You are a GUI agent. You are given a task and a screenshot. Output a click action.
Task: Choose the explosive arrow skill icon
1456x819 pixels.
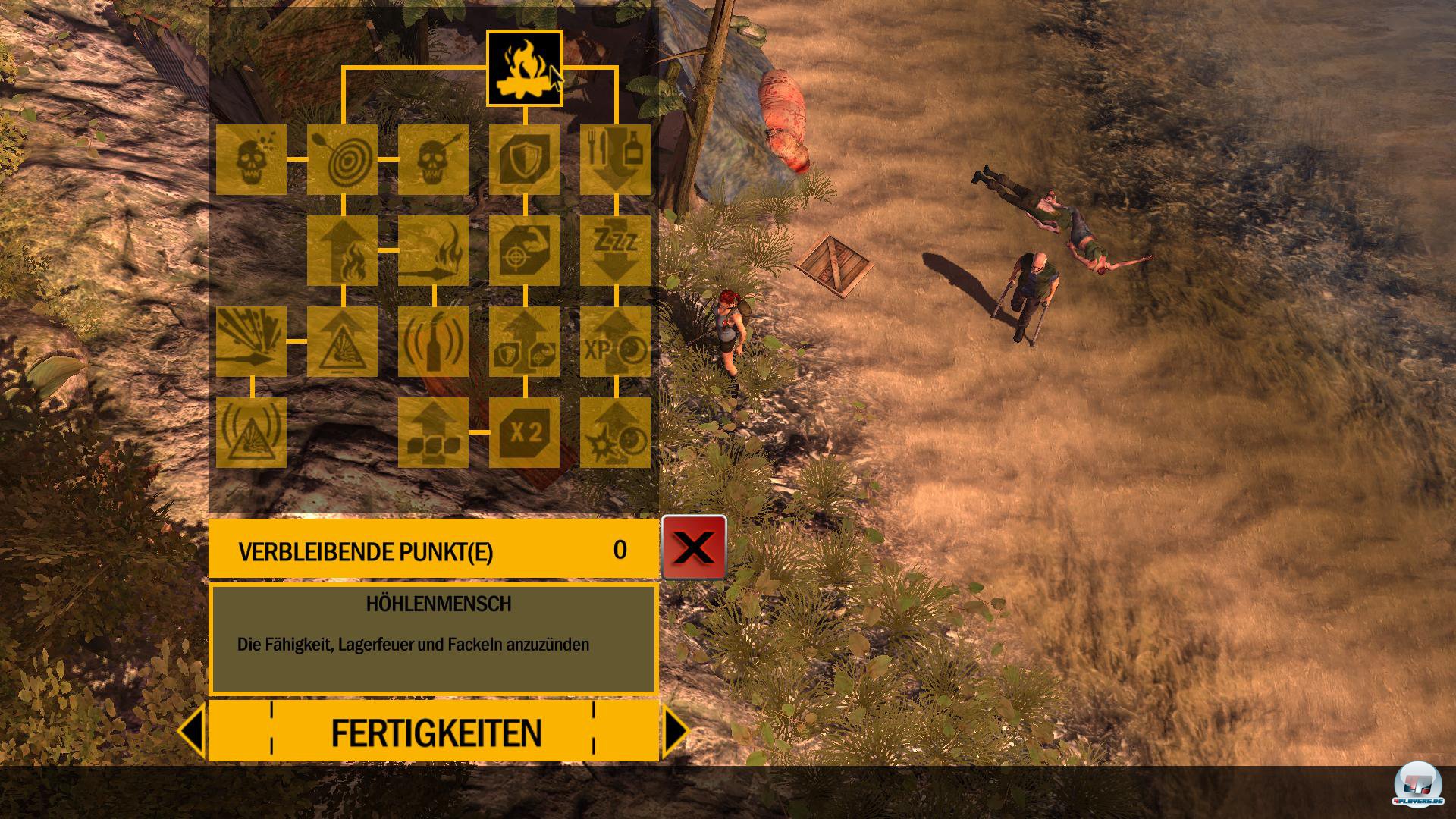[251, 342]
